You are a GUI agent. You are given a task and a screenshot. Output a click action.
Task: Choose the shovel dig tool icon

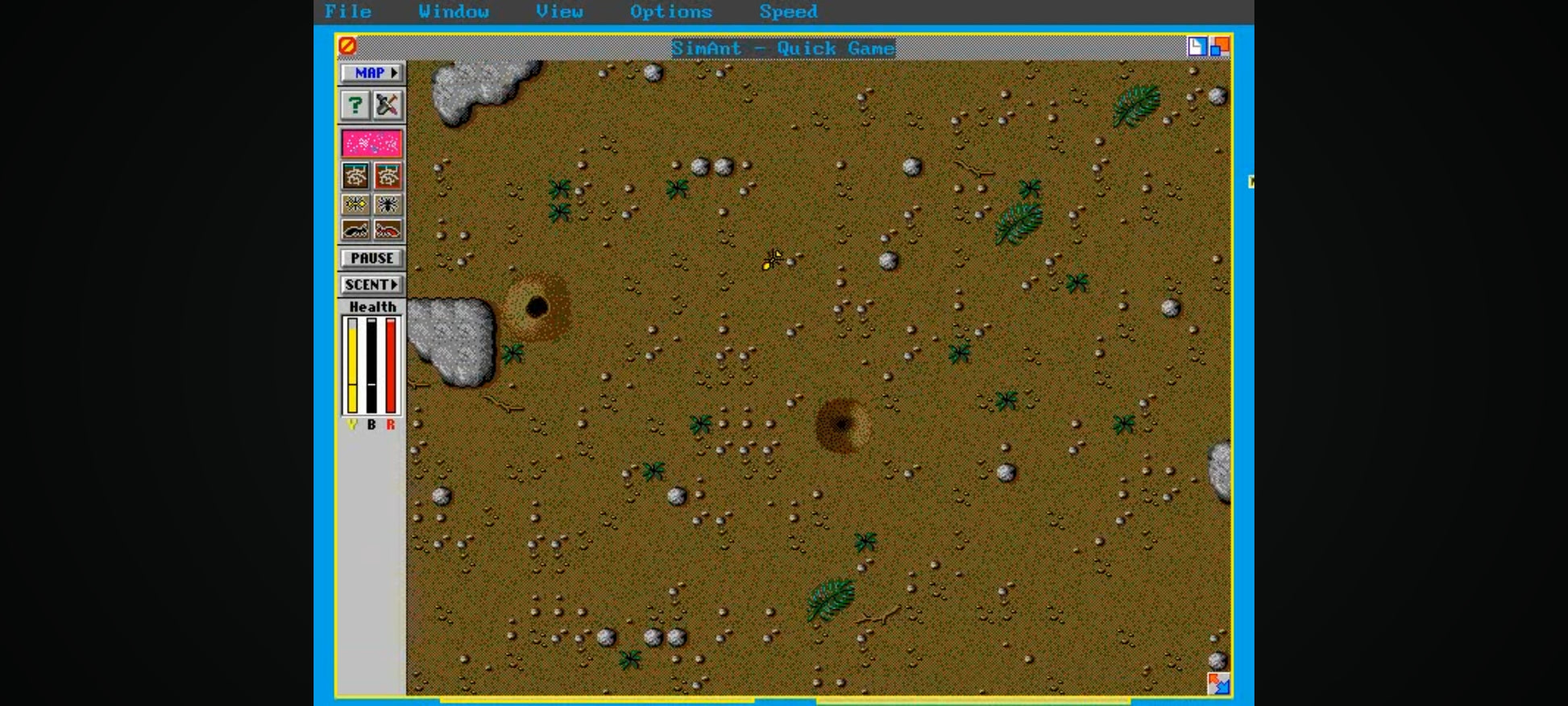tap(388, 105)
